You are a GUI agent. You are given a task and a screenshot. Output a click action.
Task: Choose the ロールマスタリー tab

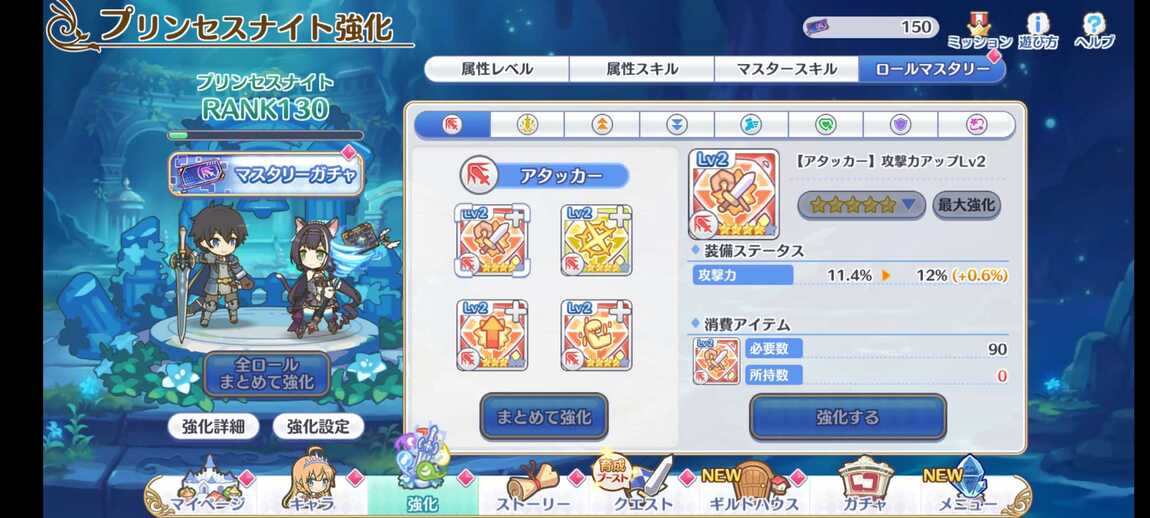coord(931,69)
